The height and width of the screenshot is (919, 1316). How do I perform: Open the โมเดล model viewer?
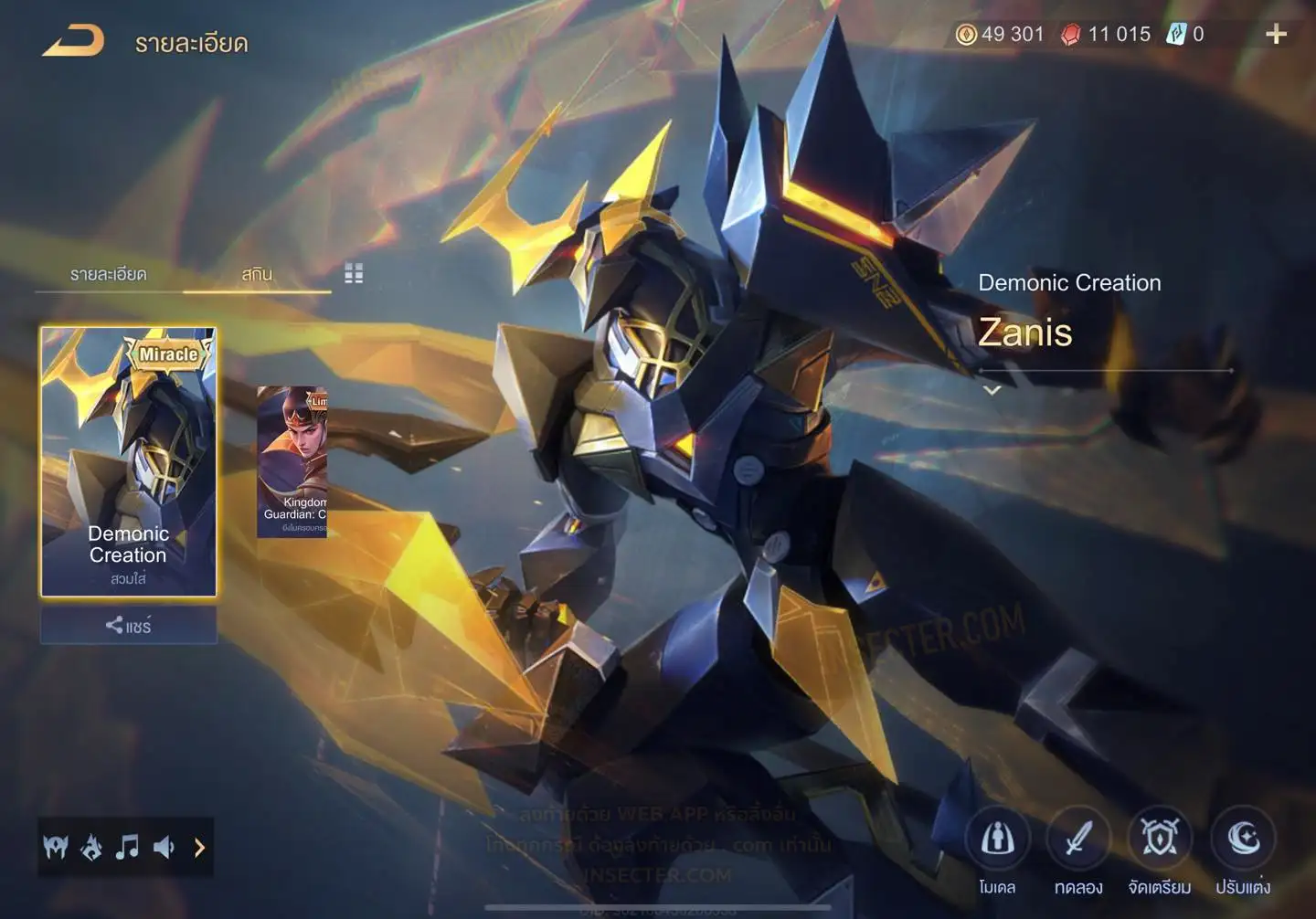(997, 839)
